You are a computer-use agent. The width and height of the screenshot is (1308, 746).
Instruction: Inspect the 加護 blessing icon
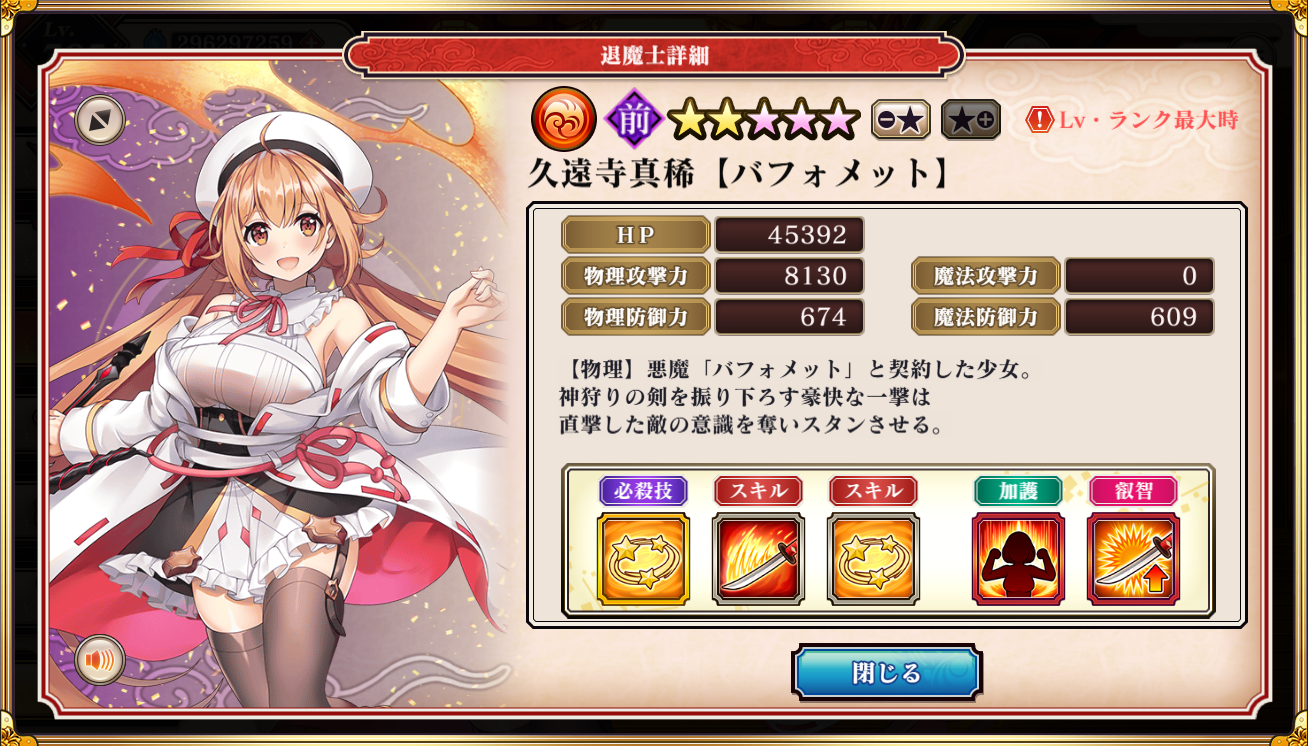1018,559
